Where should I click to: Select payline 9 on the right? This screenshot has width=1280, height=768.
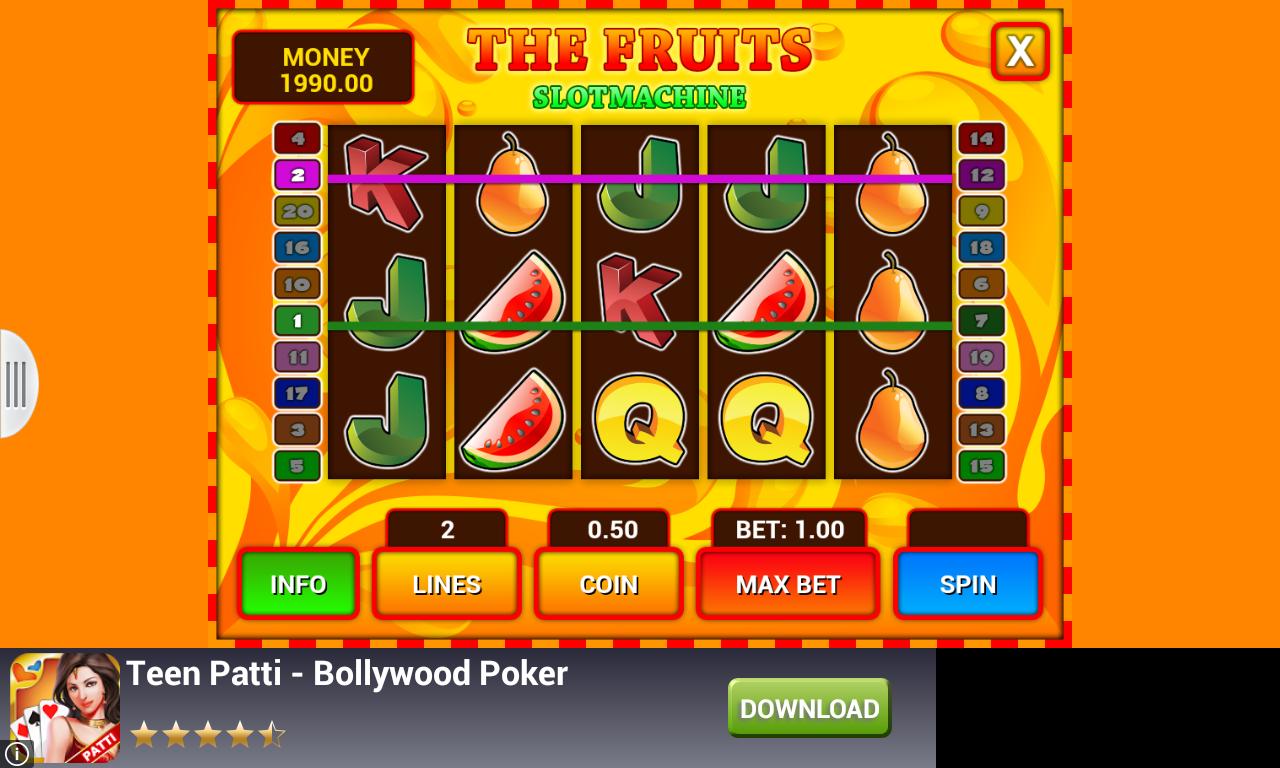tap(981, 211)
